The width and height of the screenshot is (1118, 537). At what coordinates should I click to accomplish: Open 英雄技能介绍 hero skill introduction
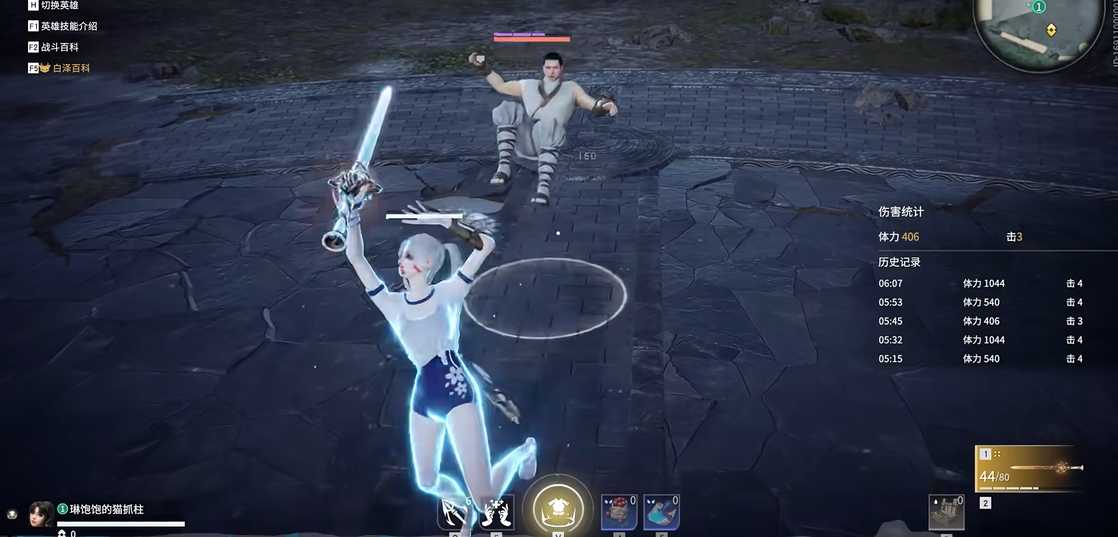pos(69,26)
